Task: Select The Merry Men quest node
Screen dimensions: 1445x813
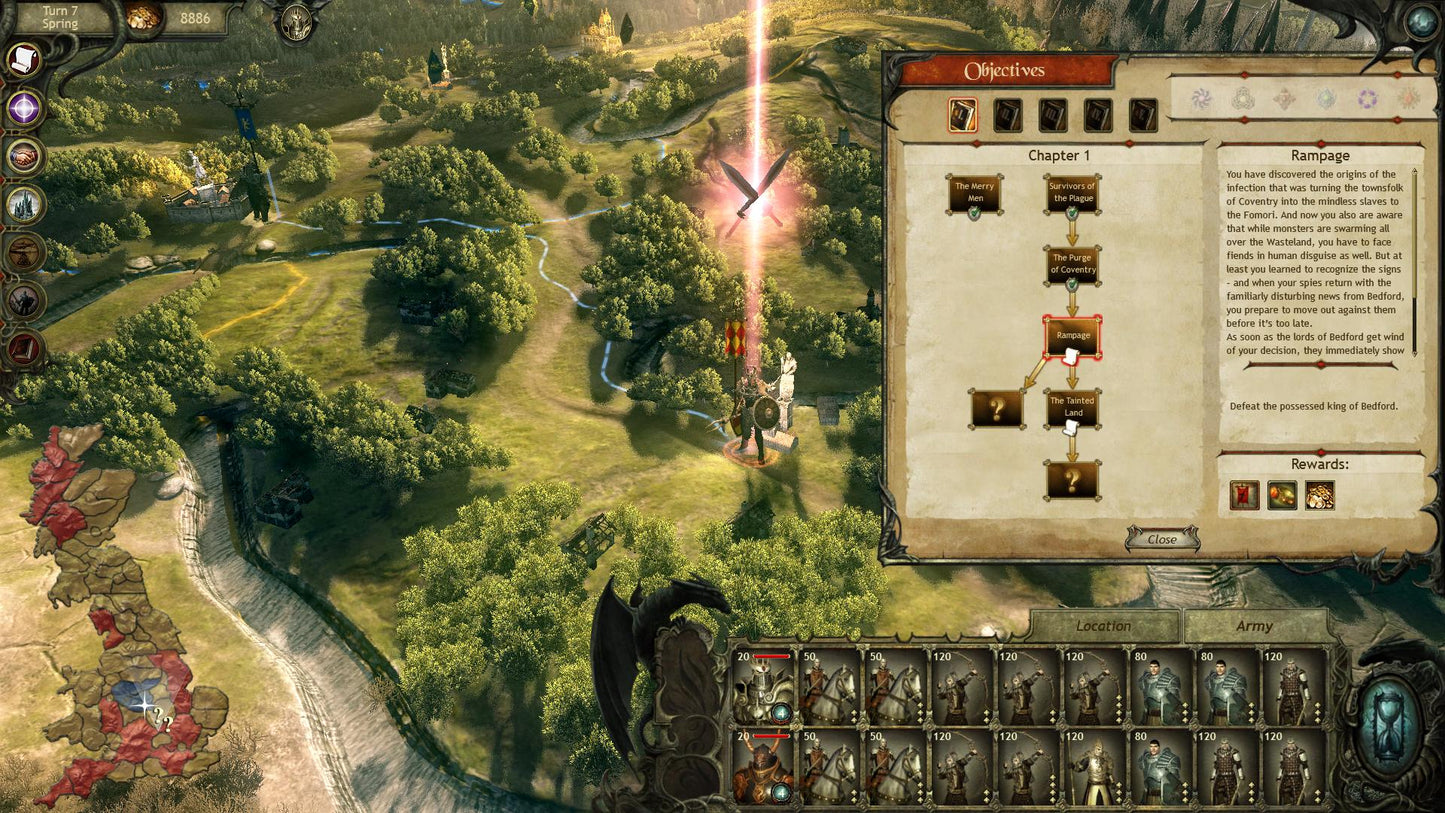Action: [975, 192]
